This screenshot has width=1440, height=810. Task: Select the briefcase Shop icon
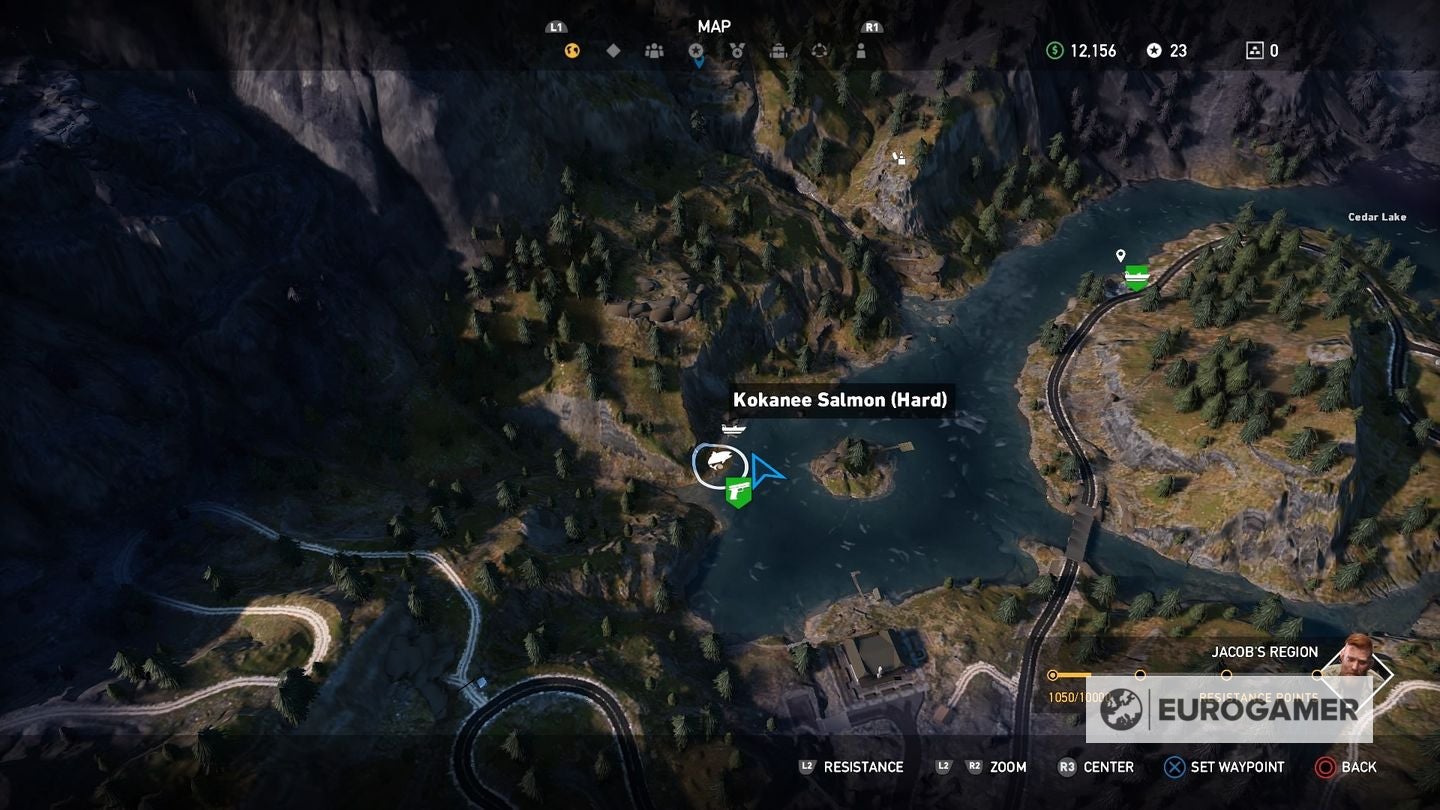[780, 50]
